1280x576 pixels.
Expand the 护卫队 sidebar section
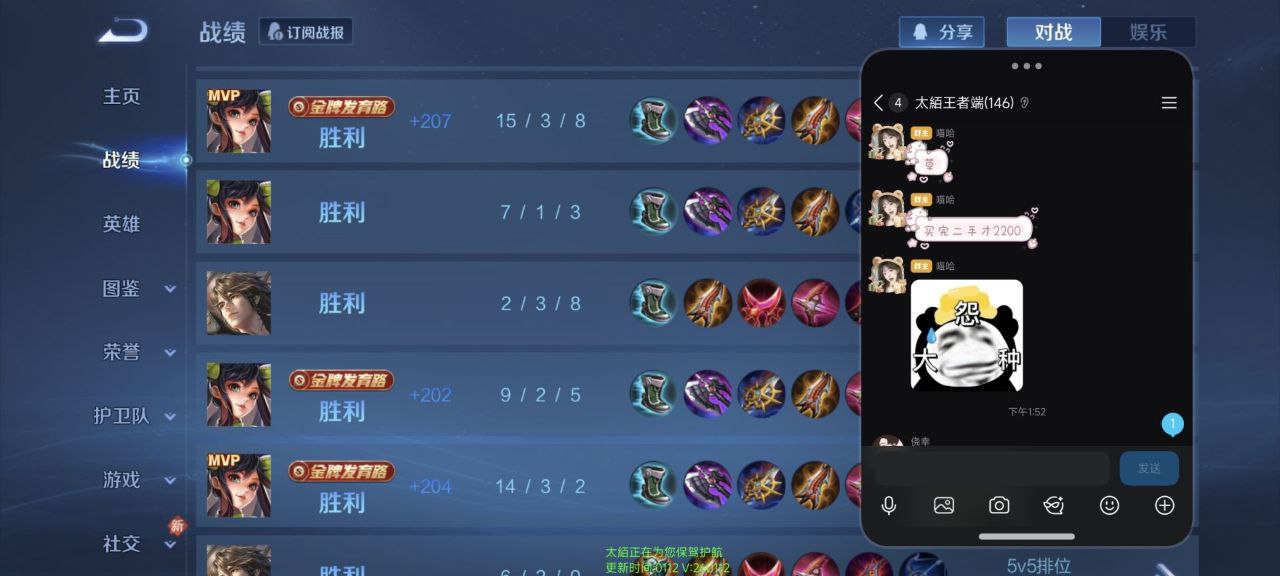coord(133,416)
